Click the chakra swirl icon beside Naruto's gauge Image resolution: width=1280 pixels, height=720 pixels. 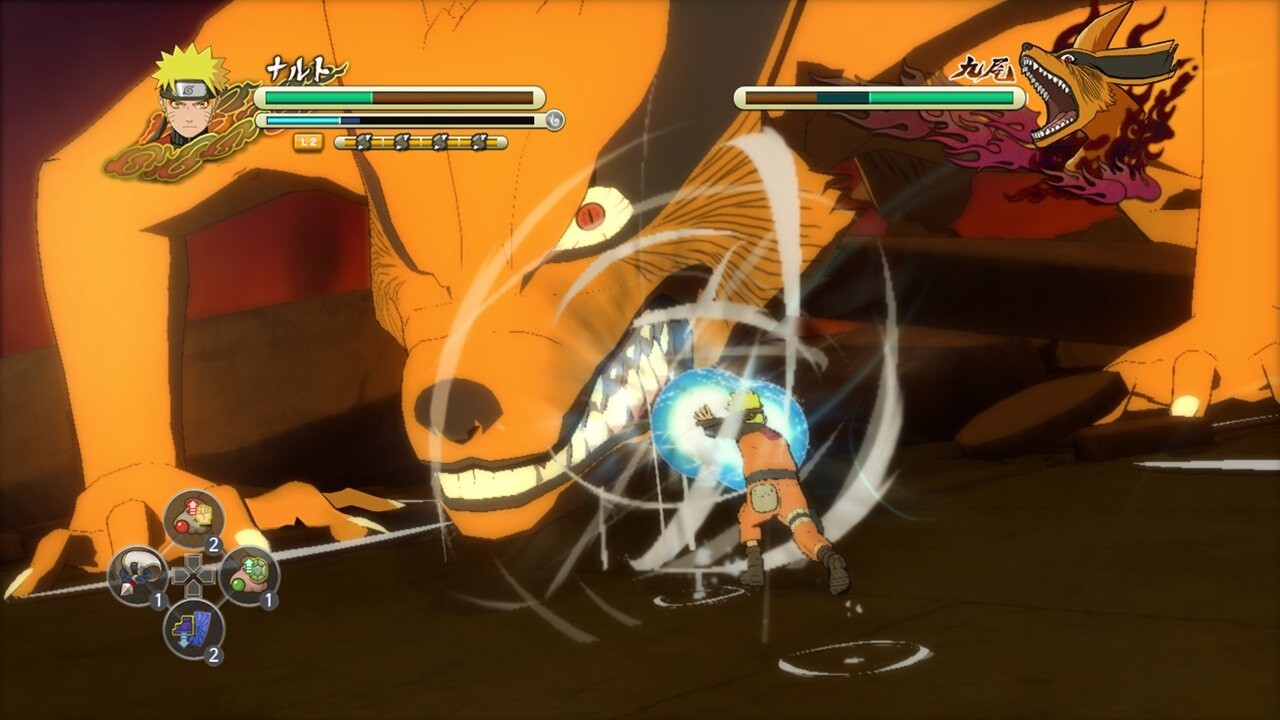[x=555, y=120]
